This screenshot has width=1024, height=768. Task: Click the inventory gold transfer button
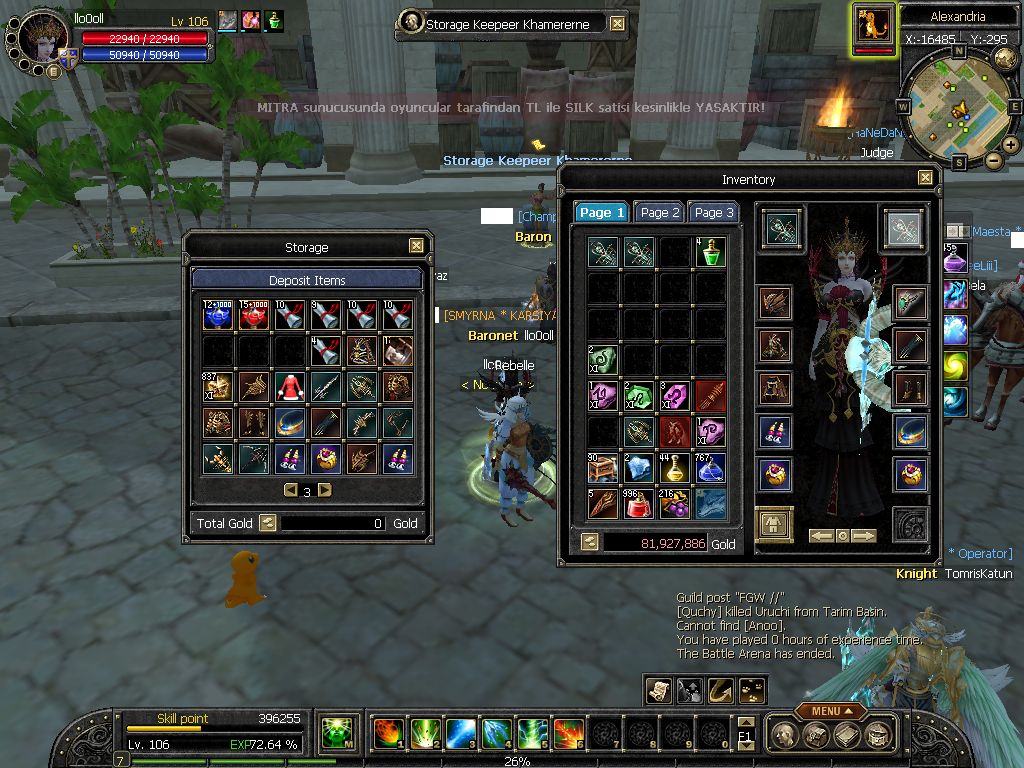pos(589,542)
